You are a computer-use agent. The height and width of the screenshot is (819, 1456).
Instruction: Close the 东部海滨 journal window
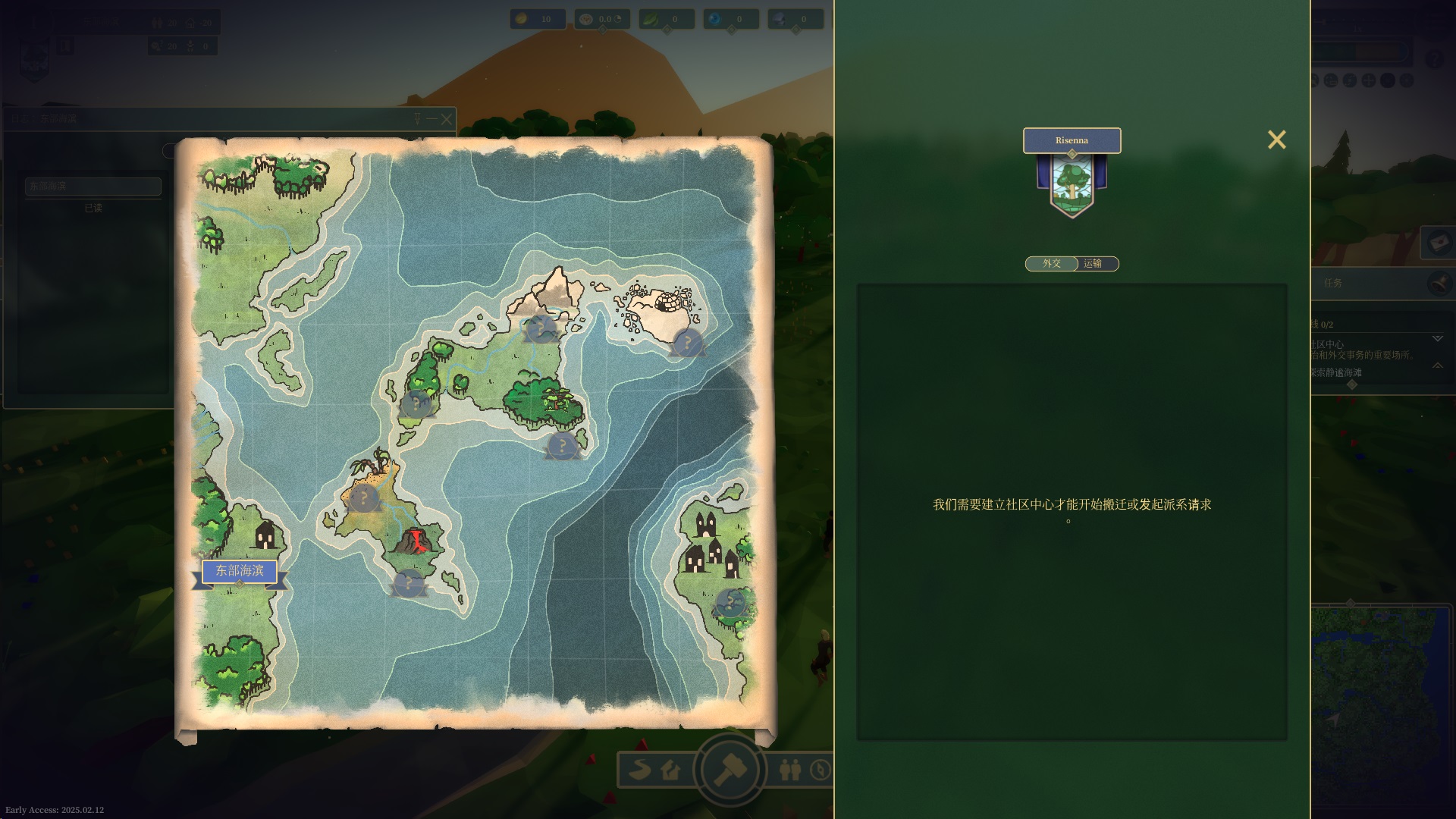tap(447, 119)
